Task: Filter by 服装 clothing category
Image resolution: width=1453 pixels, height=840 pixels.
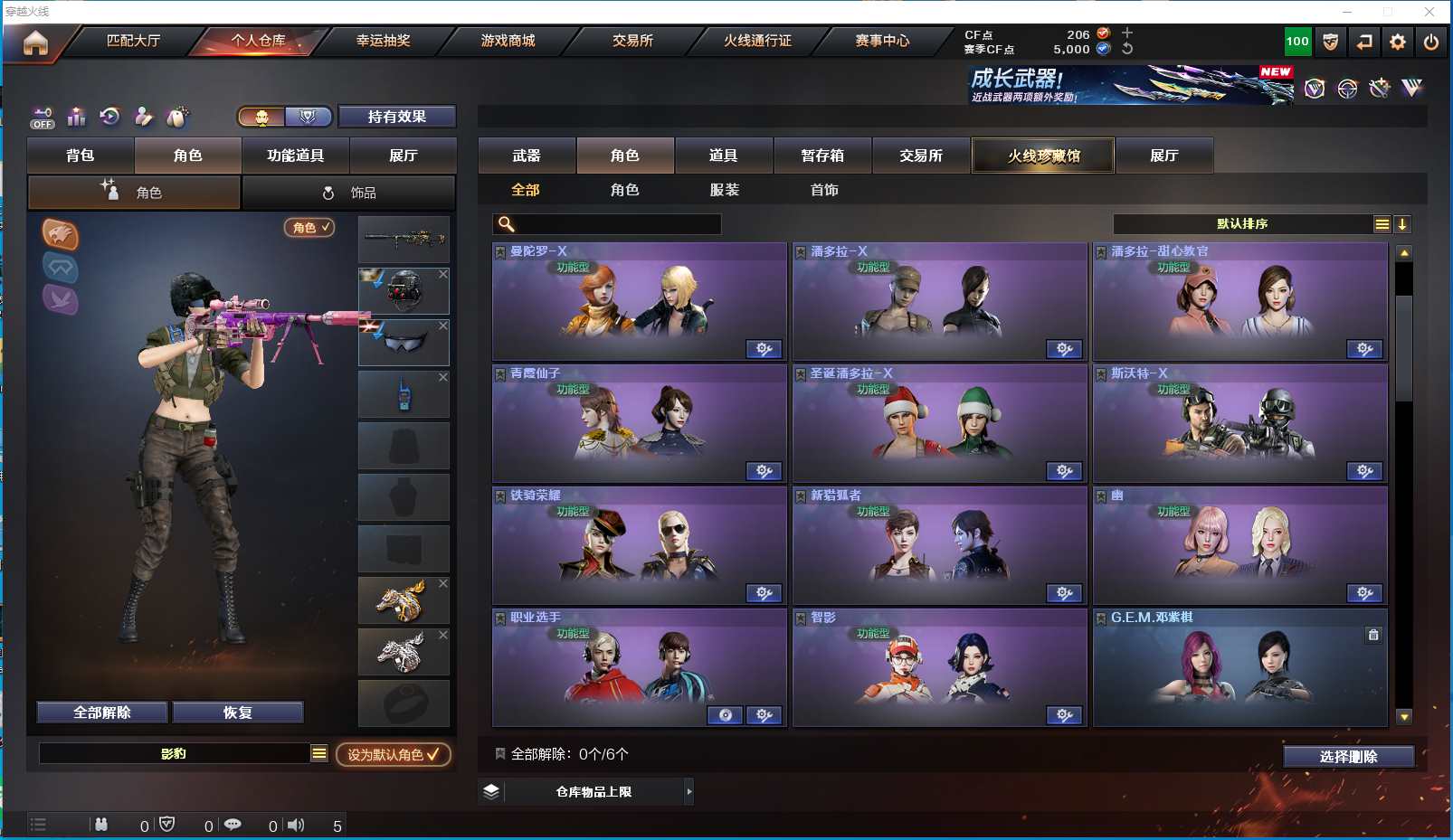Action: click(725, 190)
